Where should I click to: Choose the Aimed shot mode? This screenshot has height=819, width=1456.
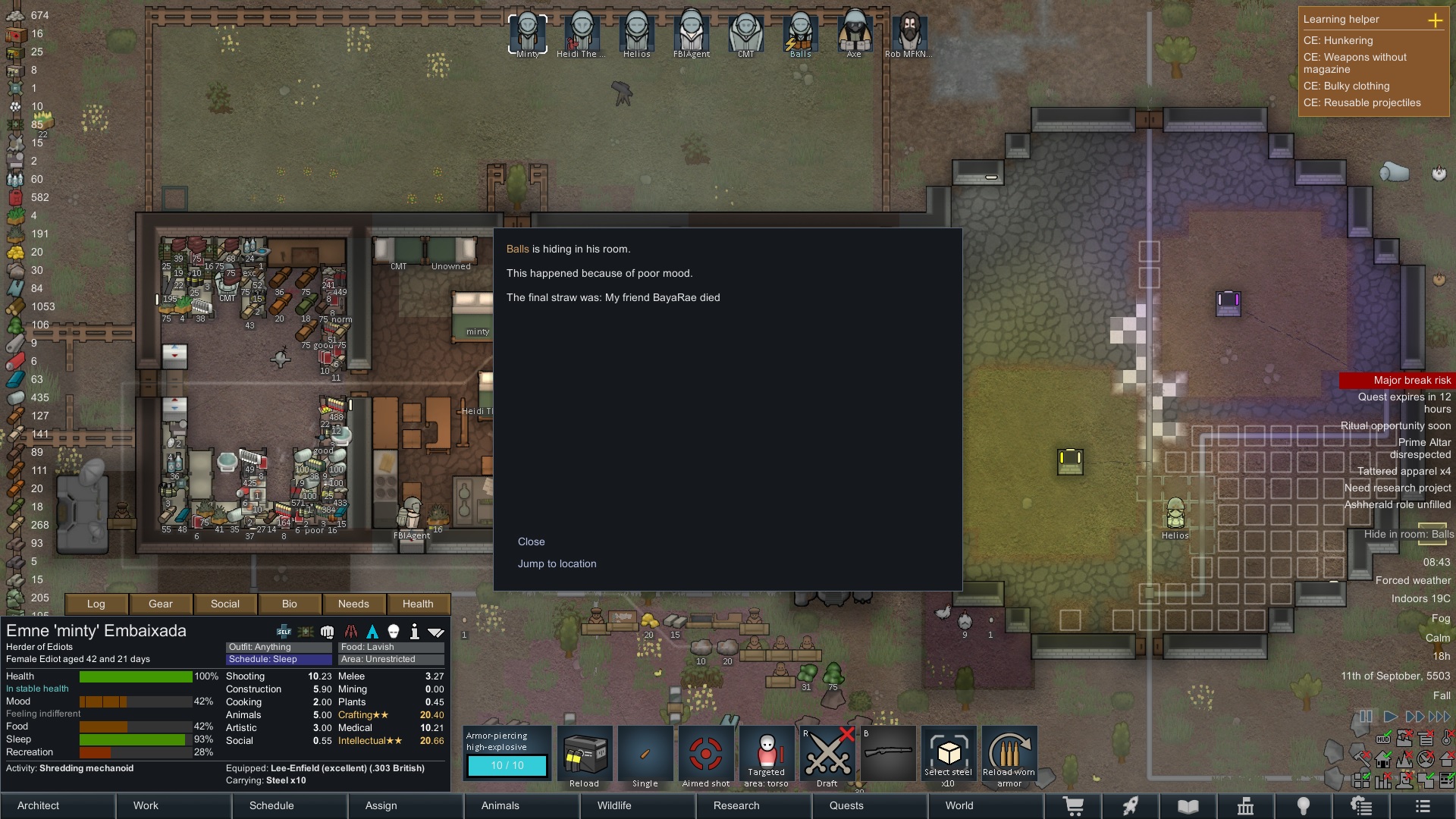[705, 755]
